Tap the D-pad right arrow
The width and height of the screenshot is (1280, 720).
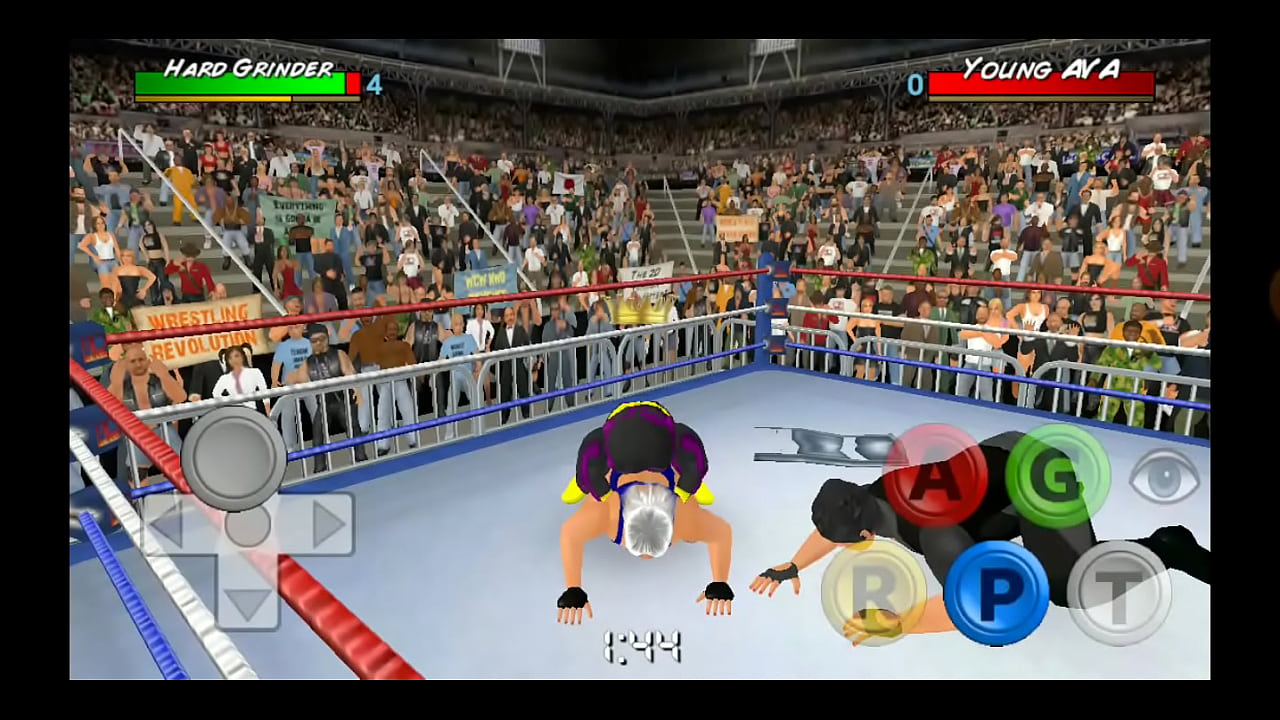point(327,524)
